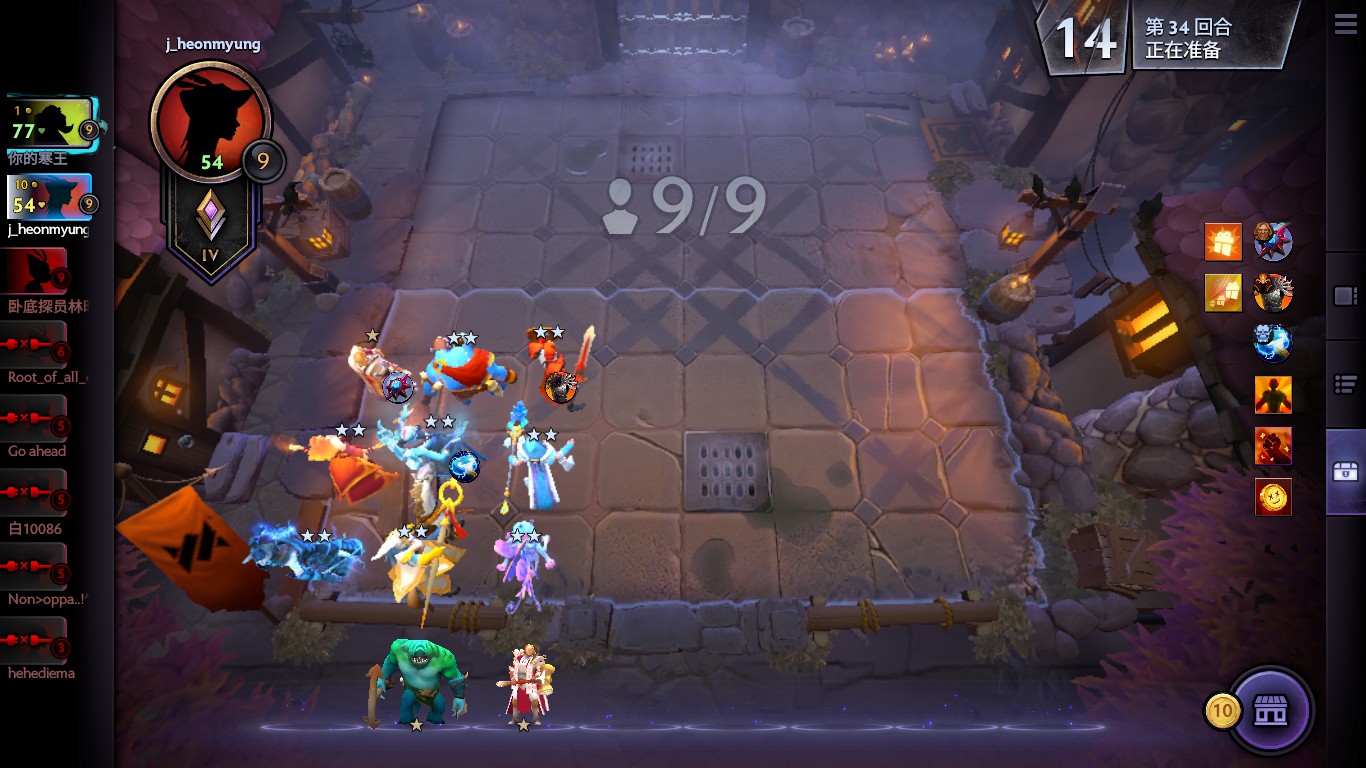Switch to the treasure chest items tab
Screen dimensions: 1366x768
[x=1345, y=472]
